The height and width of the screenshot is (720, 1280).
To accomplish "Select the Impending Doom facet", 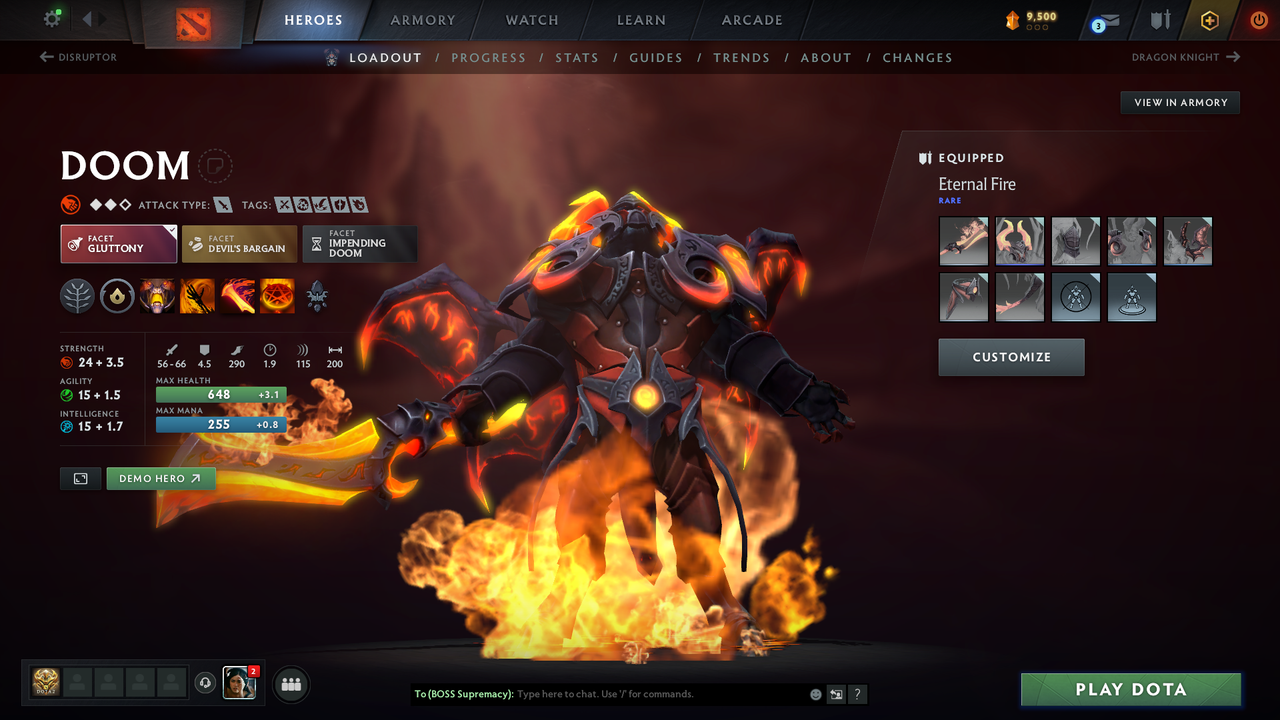I will pyautogui.click(x=360, y=243).
